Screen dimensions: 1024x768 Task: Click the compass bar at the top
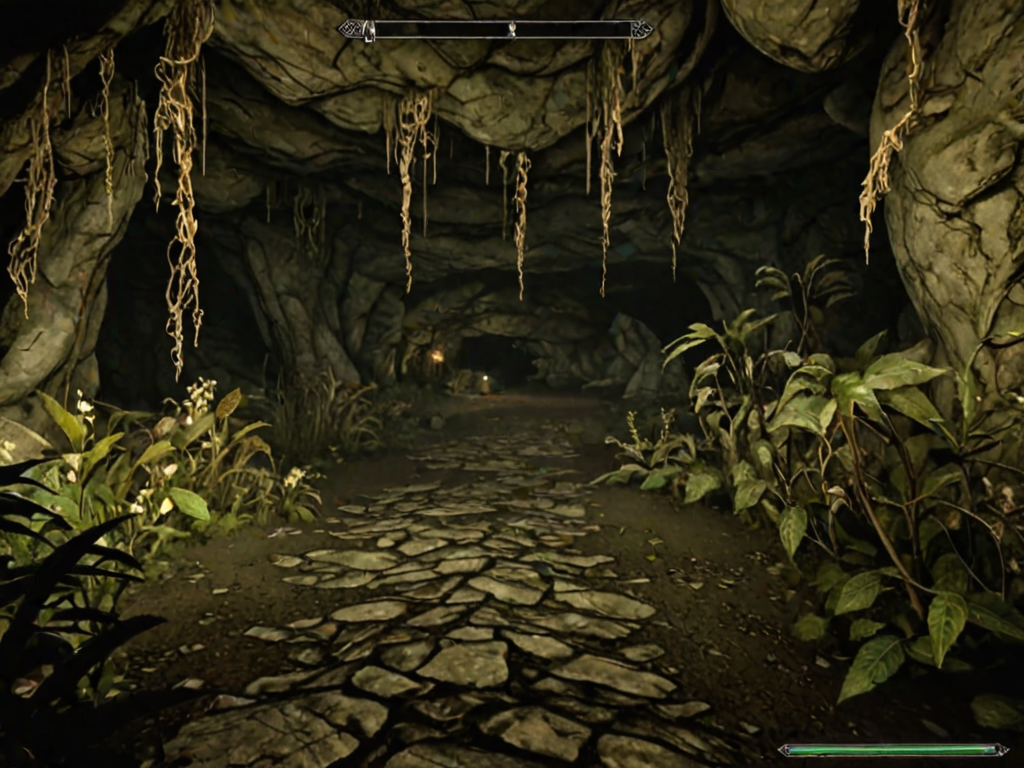pos(496,30)
